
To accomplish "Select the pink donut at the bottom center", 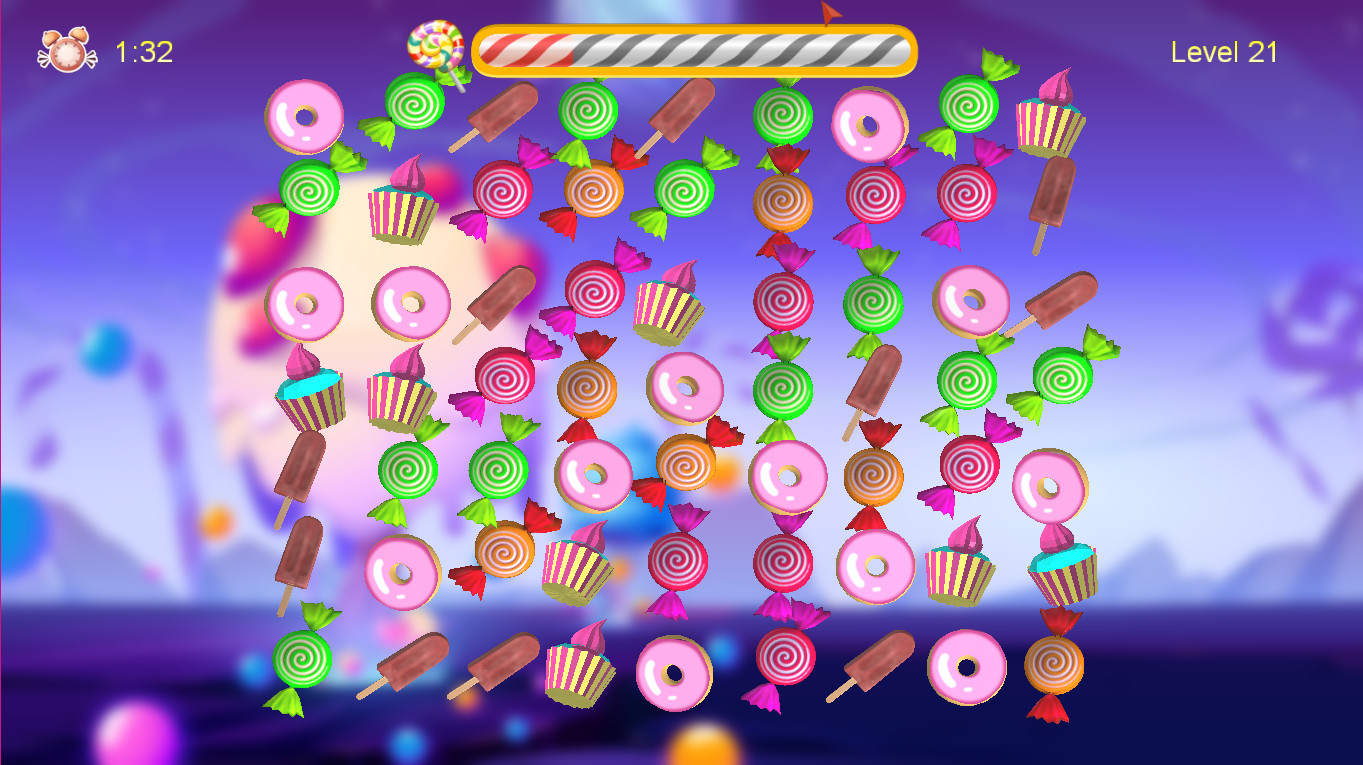I will tap(675, 675).
